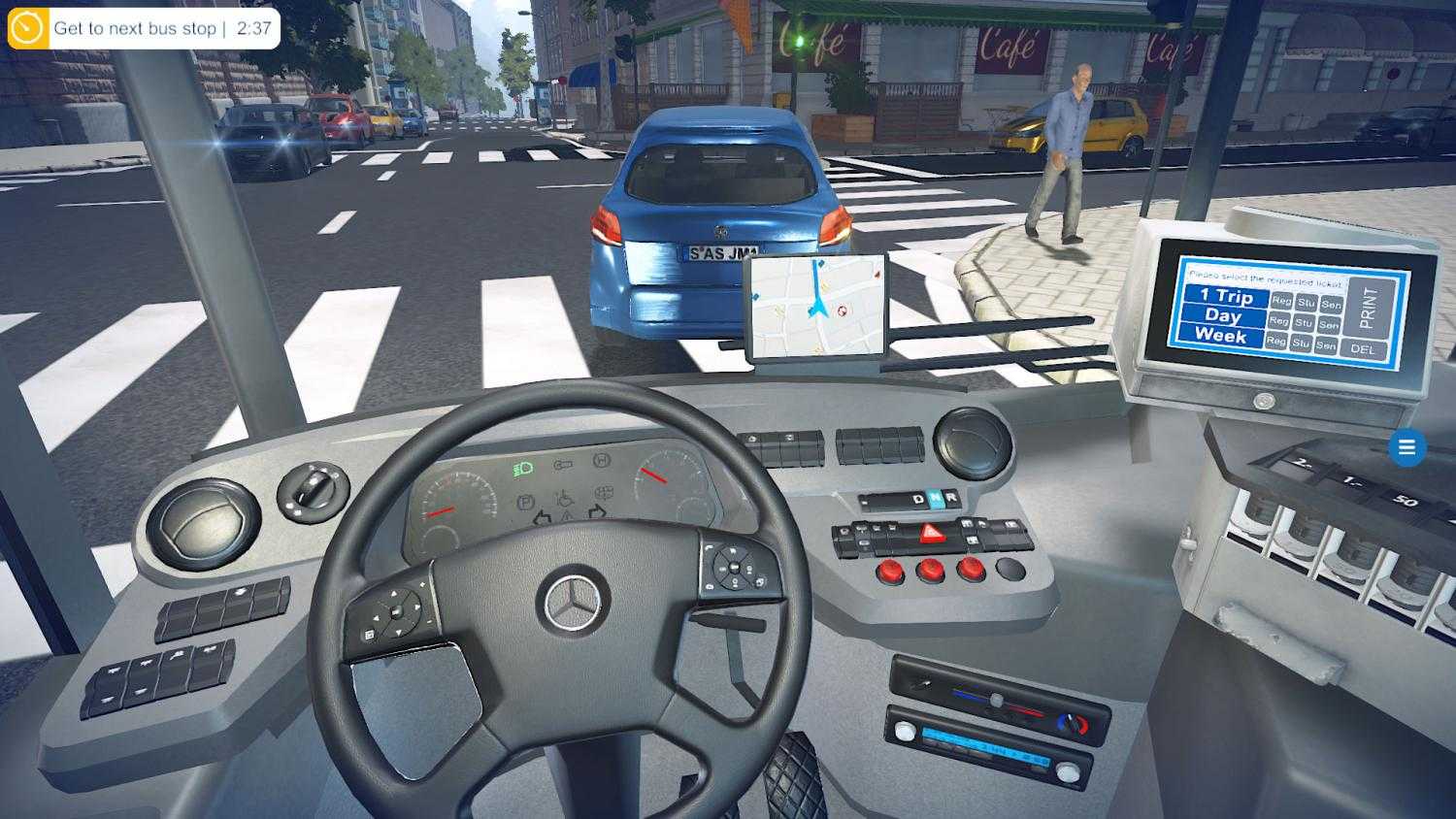
Task: Set the gear selector to R
Action: 953,498
